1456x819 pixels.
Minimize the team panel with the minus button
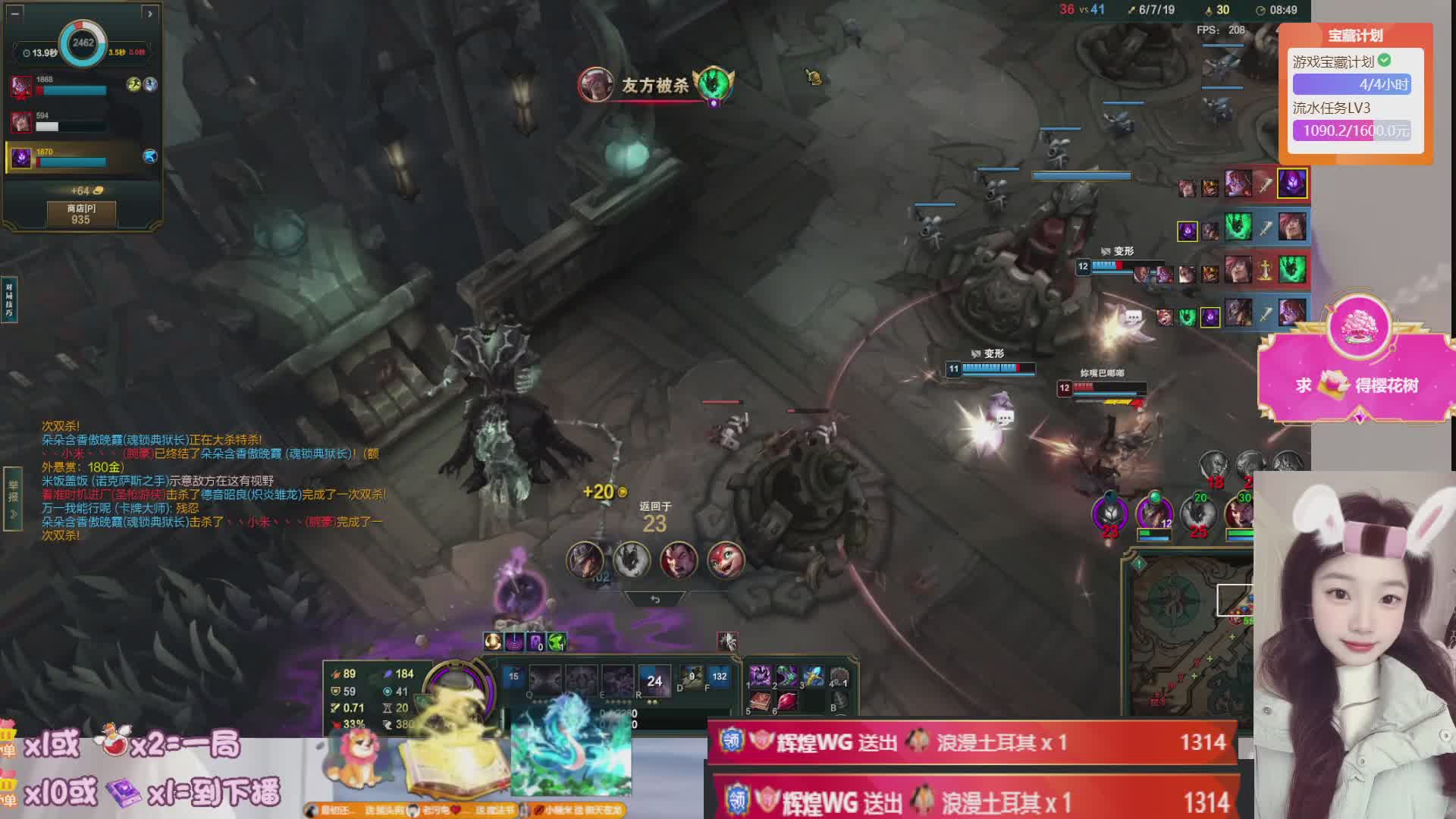15,13
